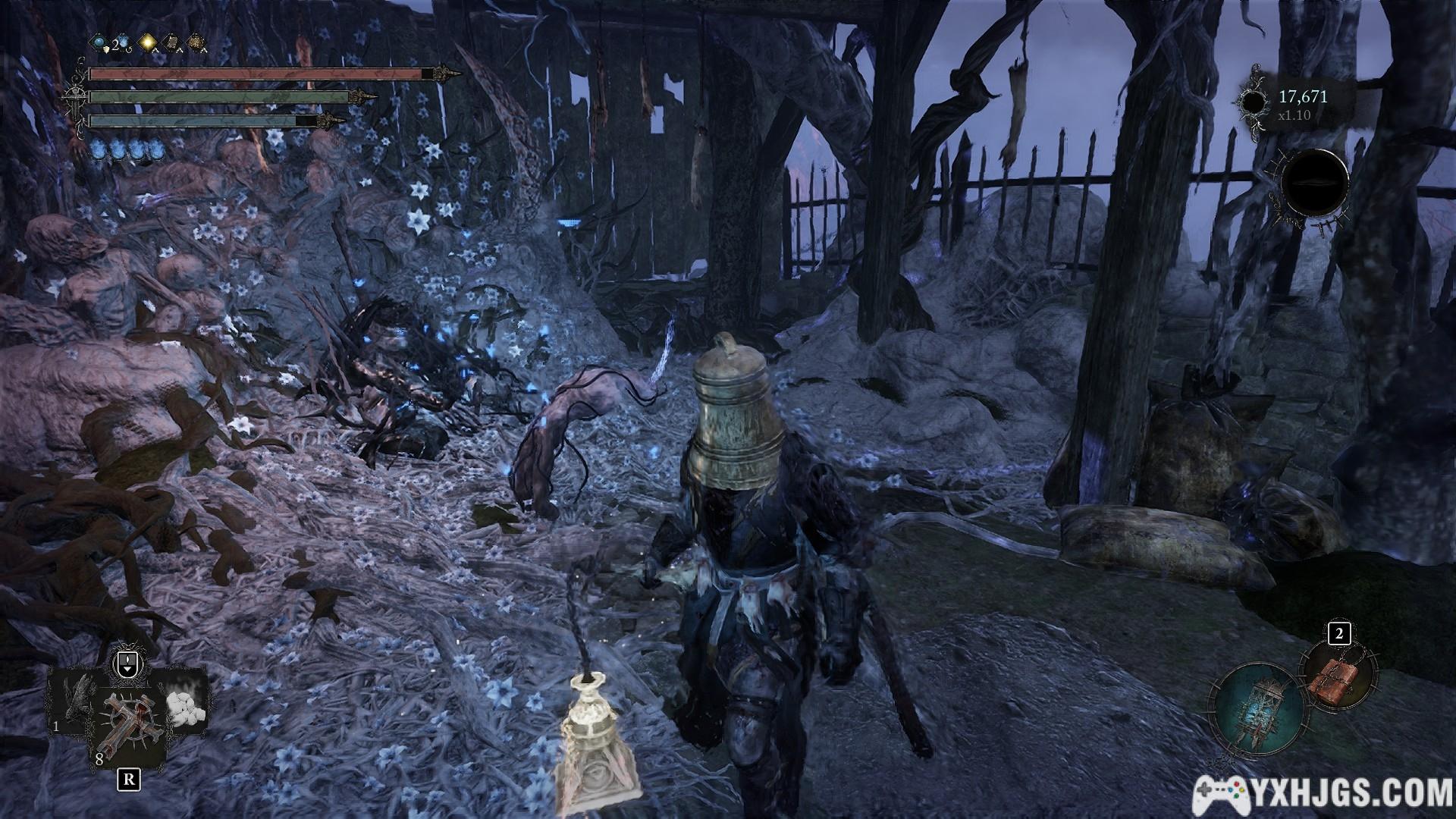Click the dark compass eye orb
Screen dimensions: 1456x819
1315,184
